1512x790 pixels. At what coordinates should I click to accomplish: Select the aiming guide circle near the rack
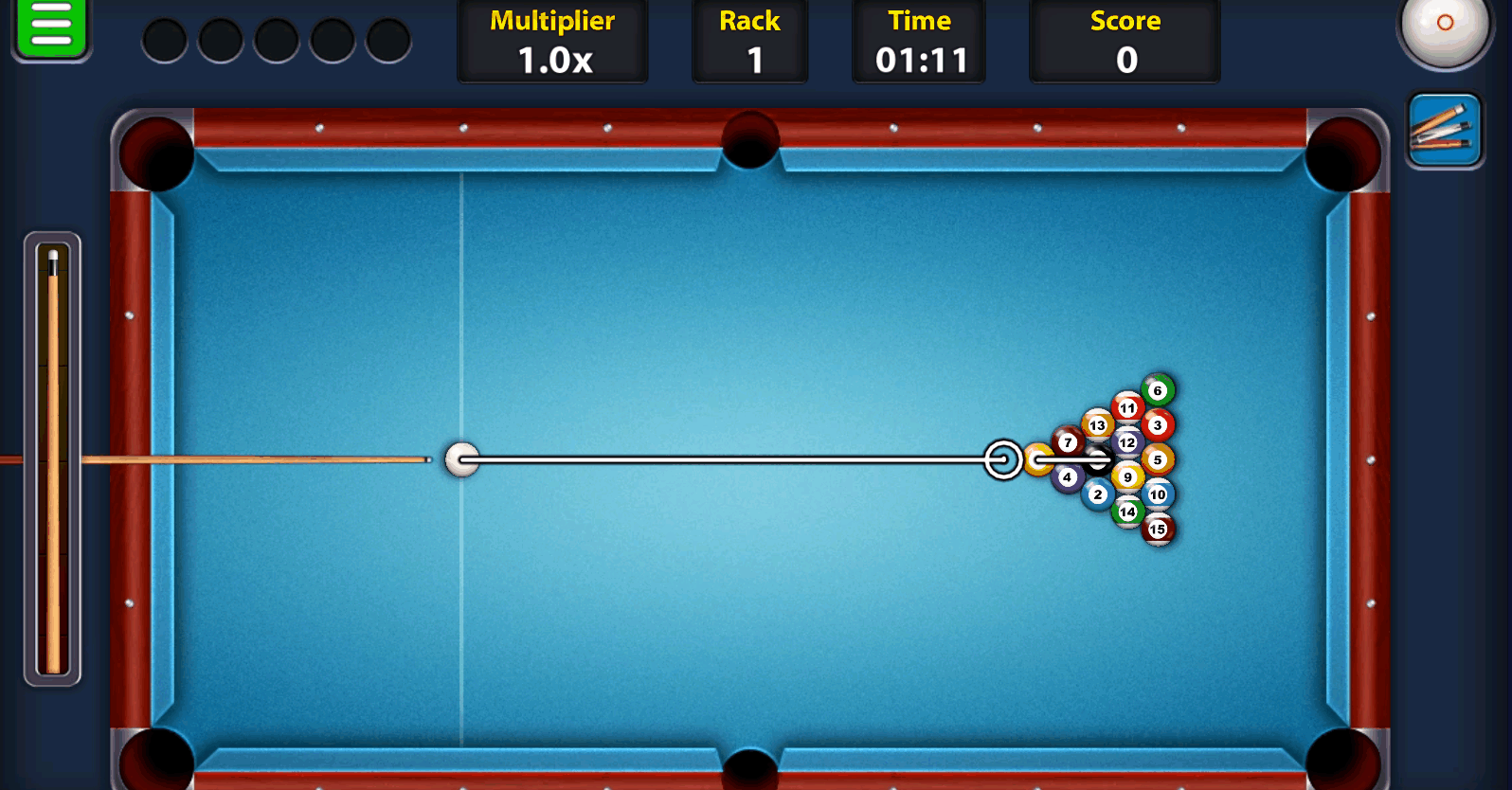pyautogui.click(x=1001, y=460)
